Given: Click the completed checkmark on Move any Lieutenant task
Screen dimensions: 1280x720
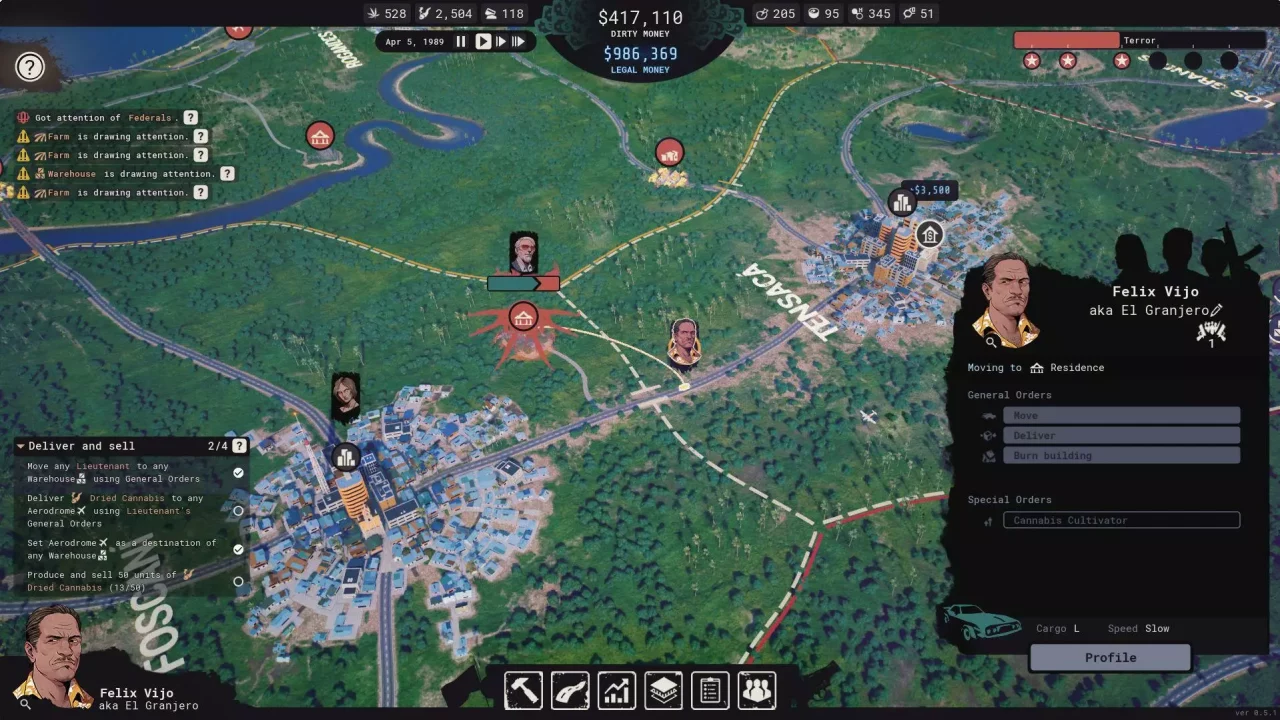Looking at the screenshot, I should tap(238, 472).
